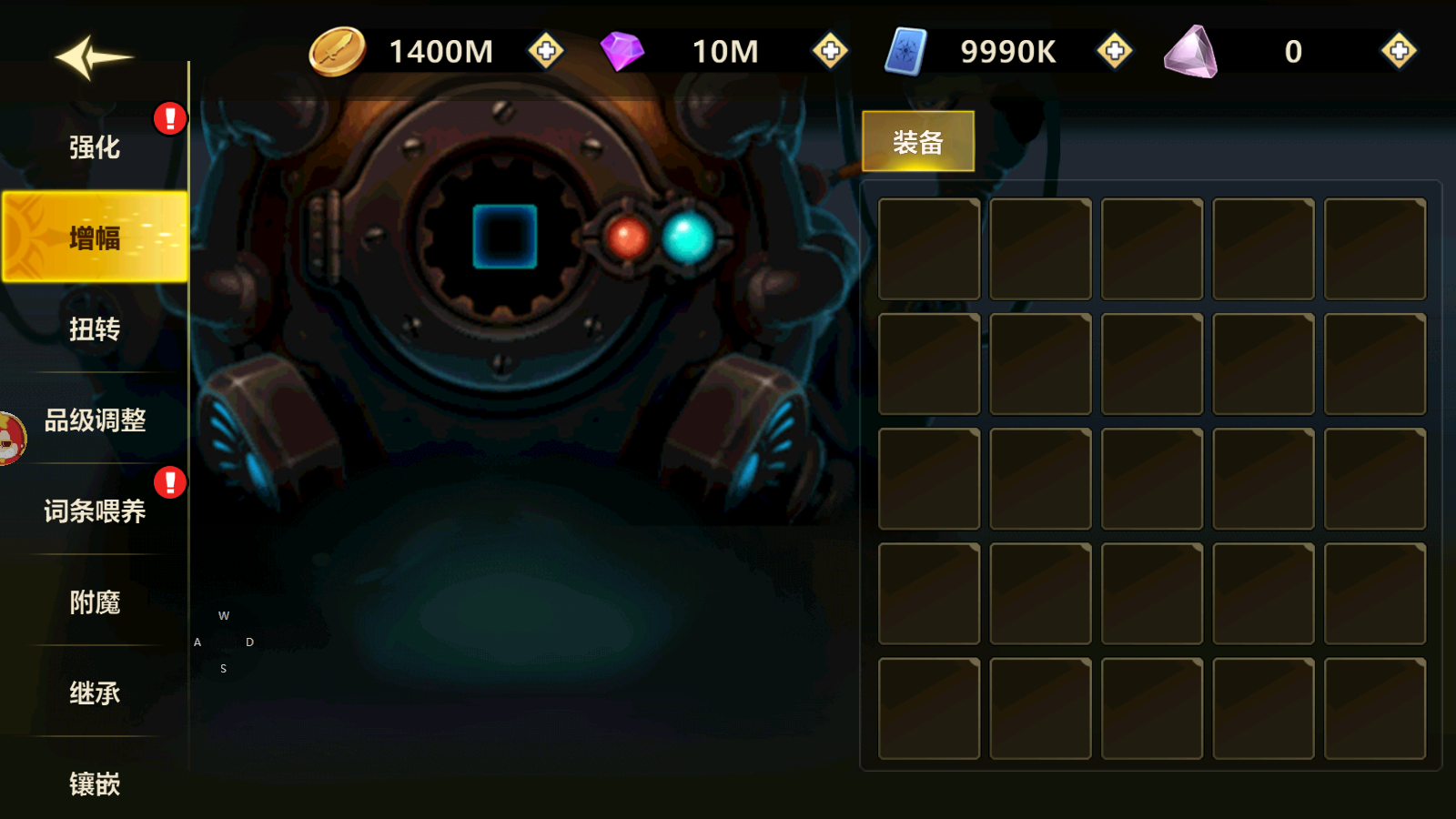Switch to the 继承 inherit tab
Screen dimensions: 1456x819
[x=95, y=693]
